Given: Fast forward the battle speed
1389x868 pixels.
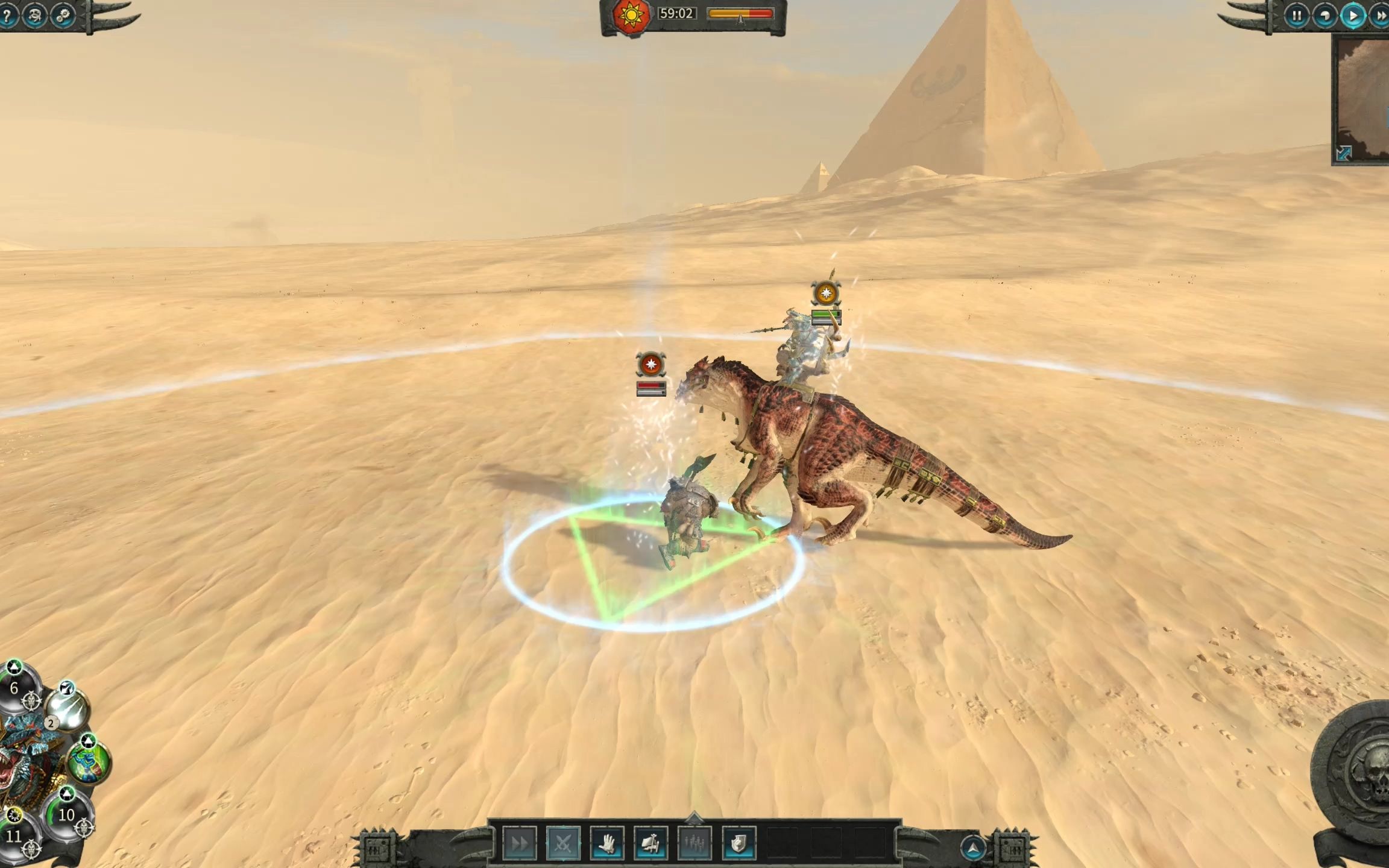Looking at the screenshot, I should (x=1381, y=16).
